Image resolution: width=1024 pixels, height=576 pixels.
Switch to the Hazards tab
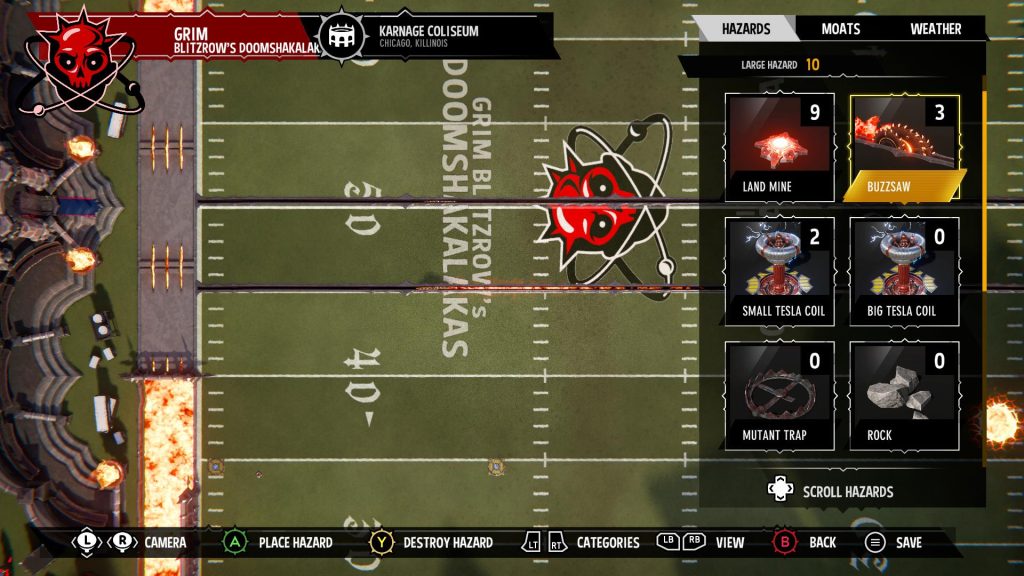[x=745, y=29]
